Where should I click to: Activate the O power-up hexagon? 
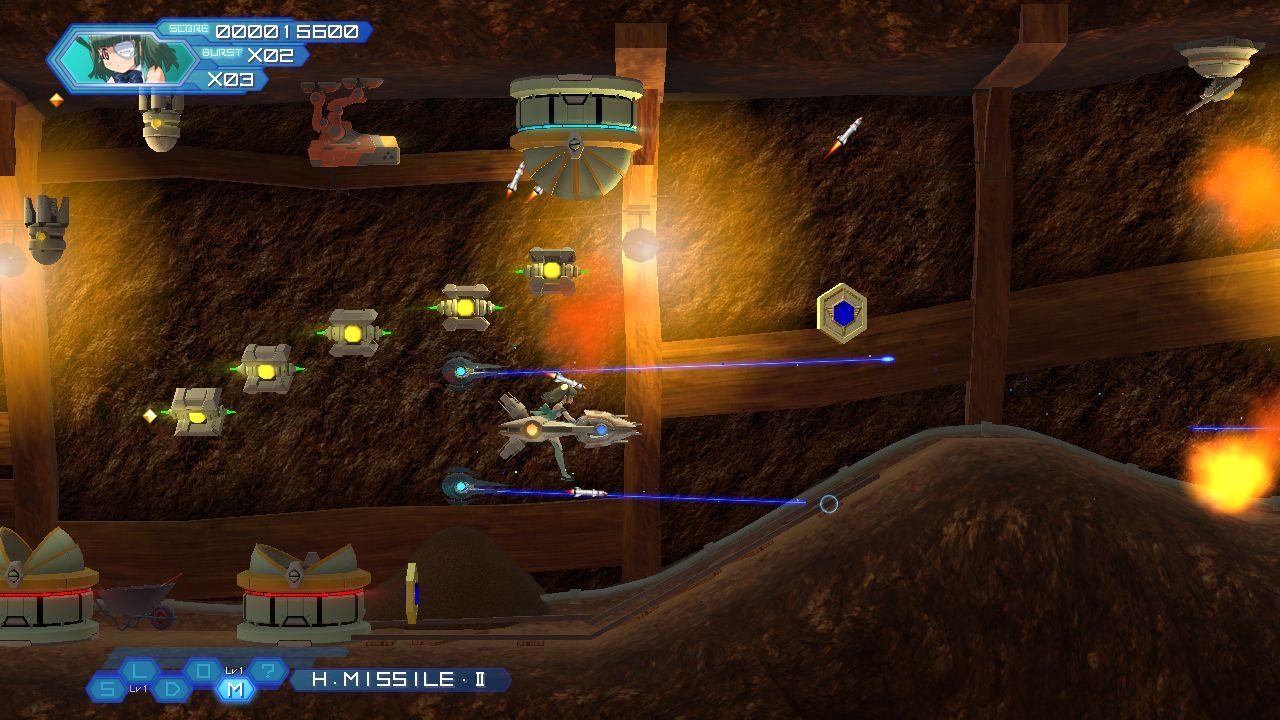pos(204,670)
